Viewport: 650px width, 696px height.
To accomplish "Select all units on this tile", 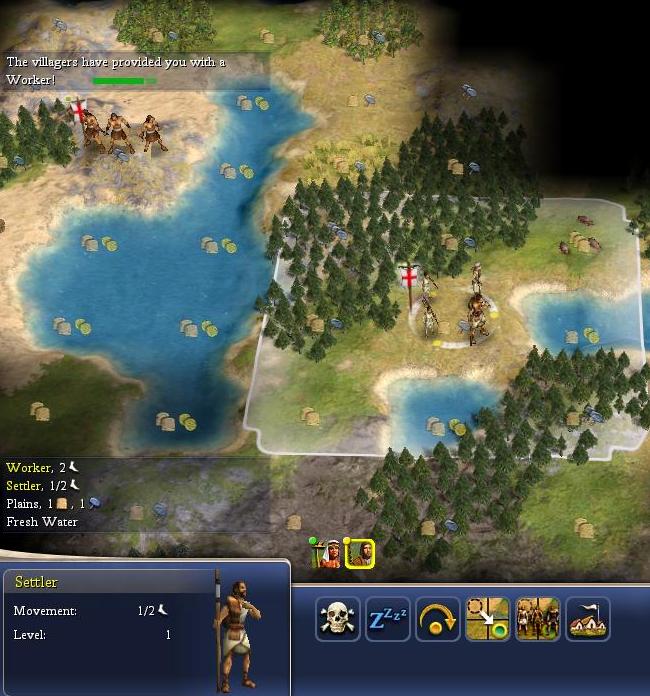I will [x=538, y=619].
